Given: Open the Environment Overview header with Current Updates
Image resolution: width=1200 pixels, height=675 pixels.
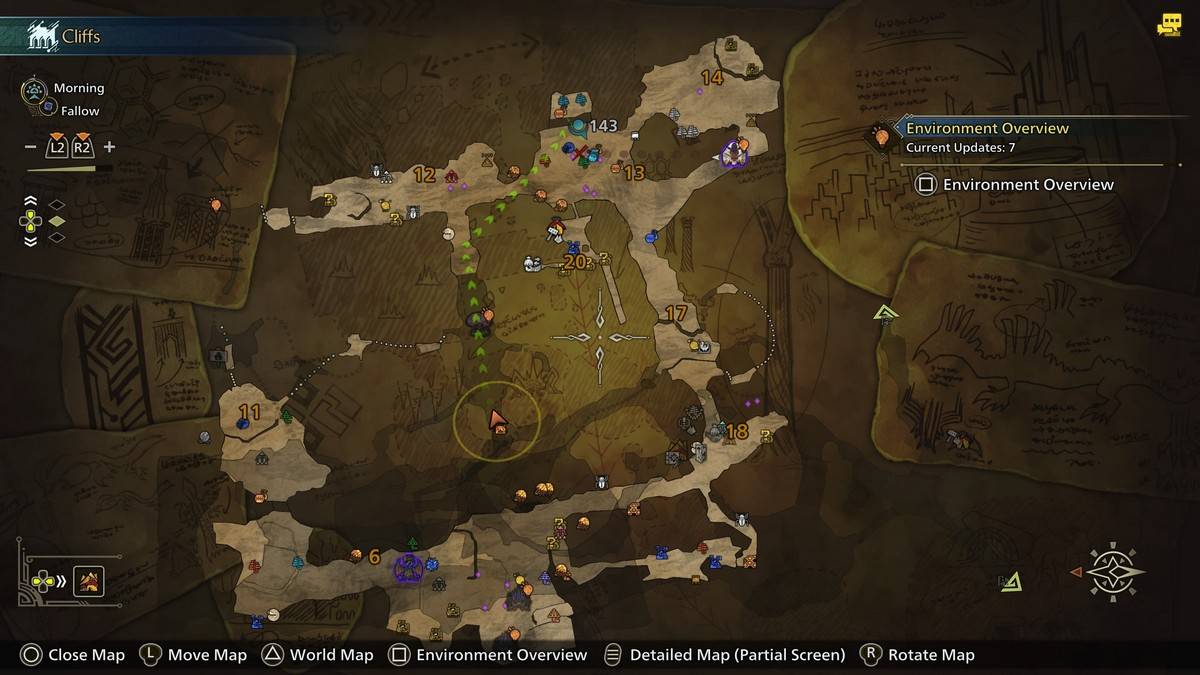Looking at the screenshot, I should point(986,137).
